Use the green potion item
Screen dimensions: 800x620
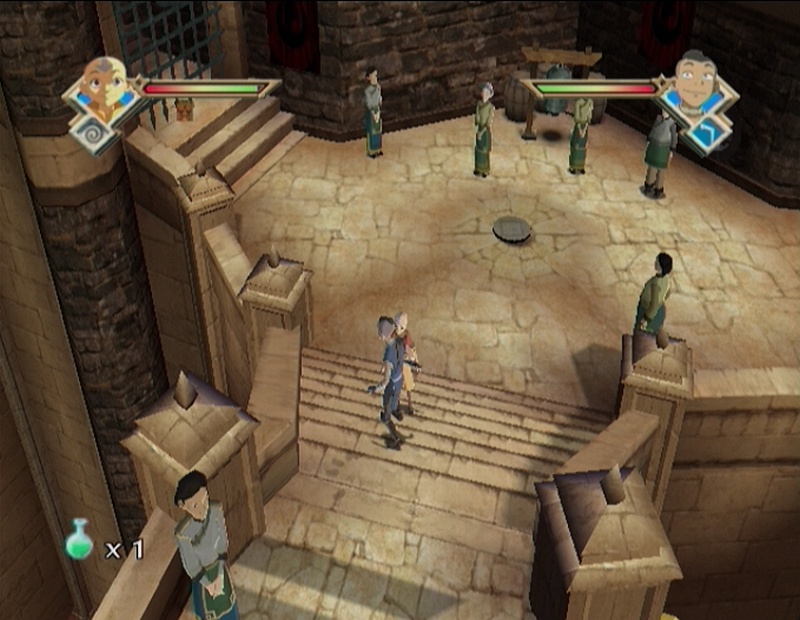[x=79, y=541]
